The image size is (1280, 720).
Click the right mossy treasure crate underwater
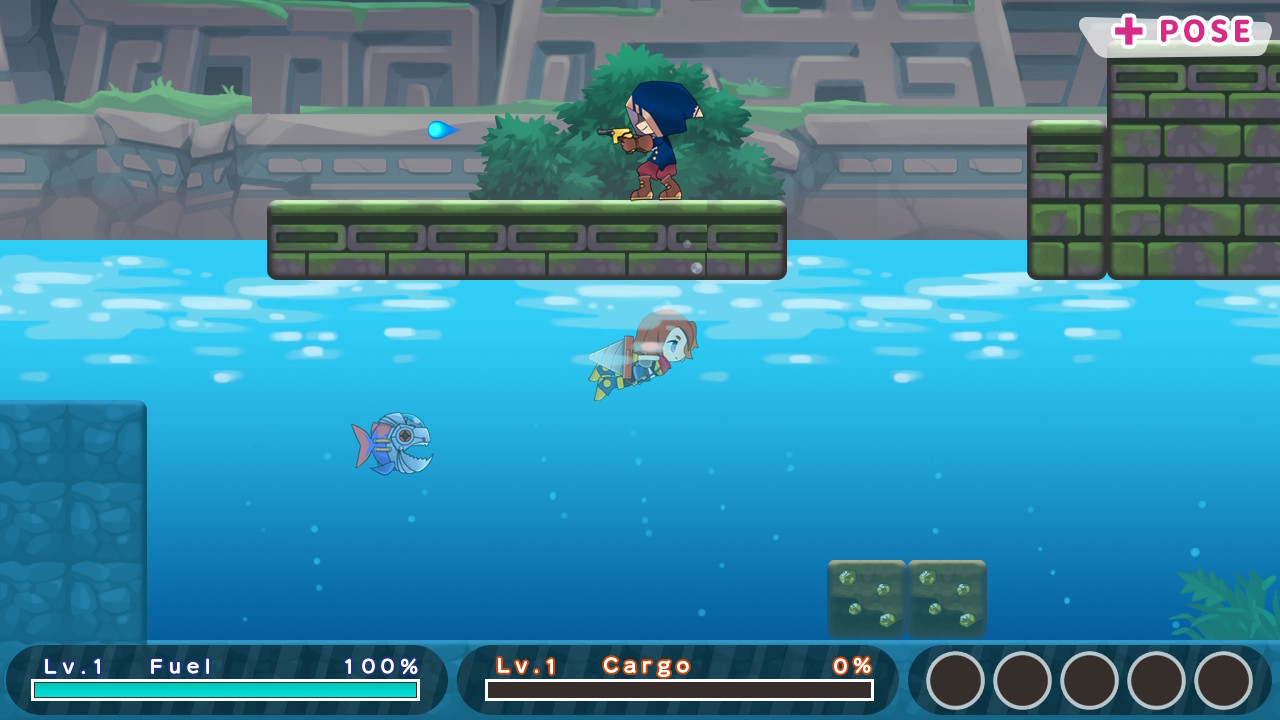[x=946, y=599]
